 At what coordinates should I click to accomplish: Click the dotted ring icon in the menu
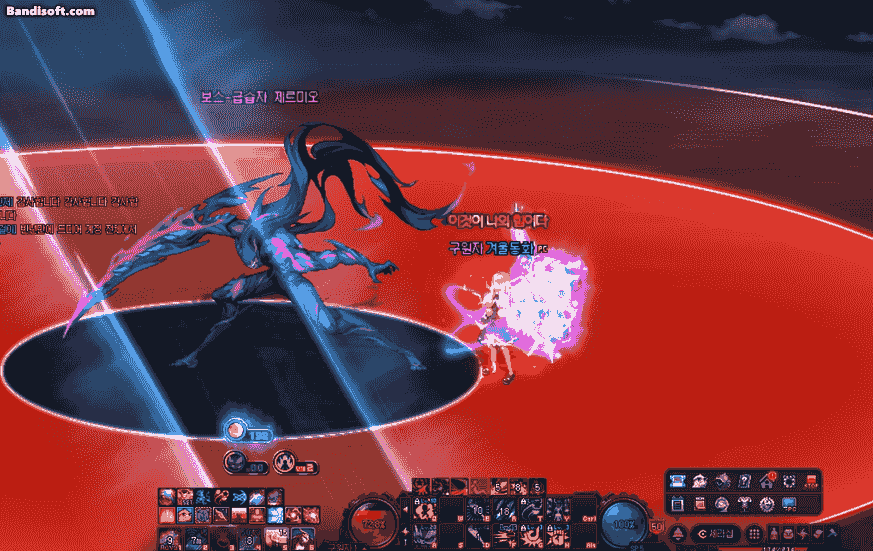point(789,481)
